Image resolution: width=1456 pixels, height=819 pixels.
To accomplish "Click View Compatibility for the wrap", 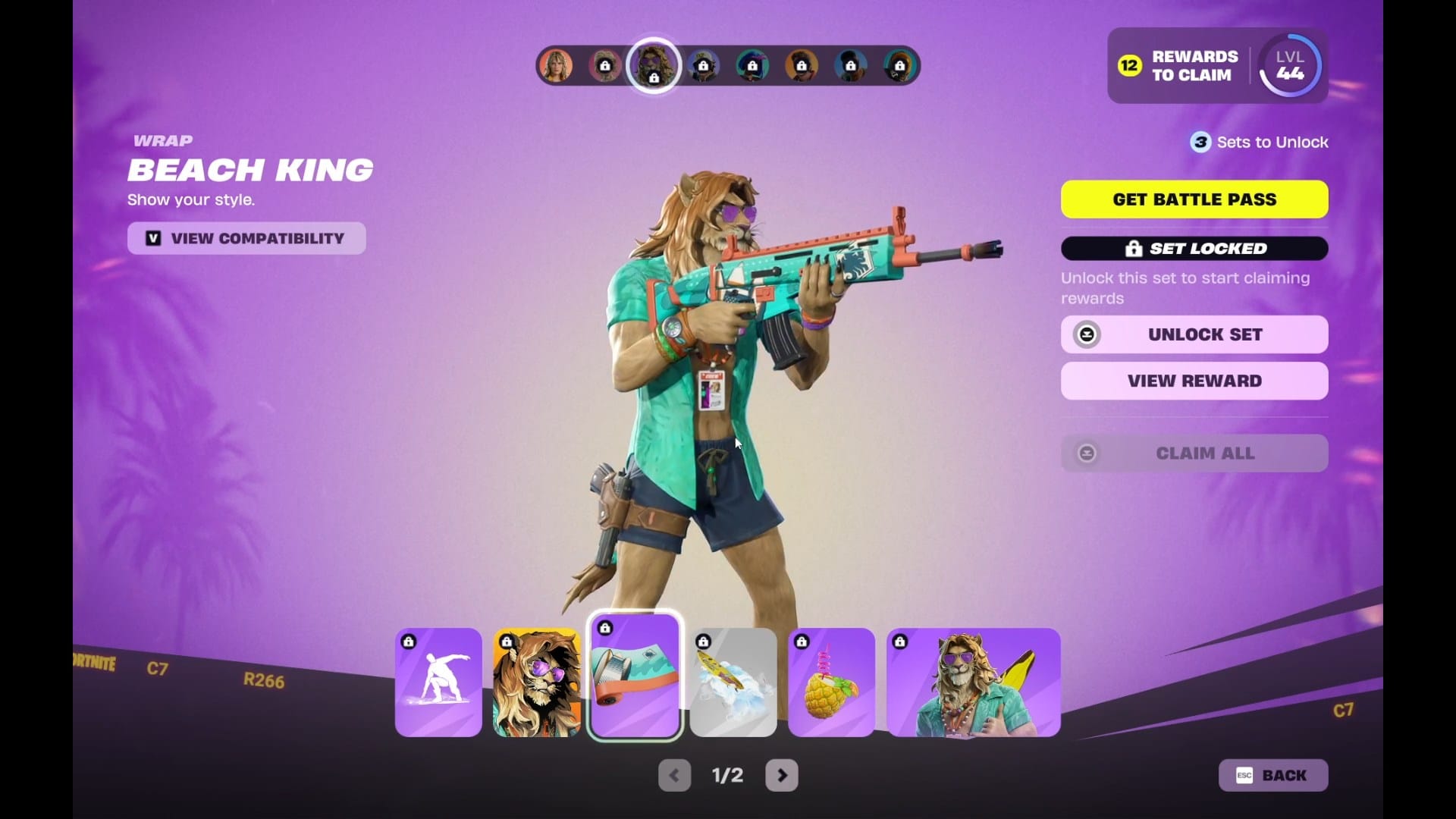I will coord(246,238).
